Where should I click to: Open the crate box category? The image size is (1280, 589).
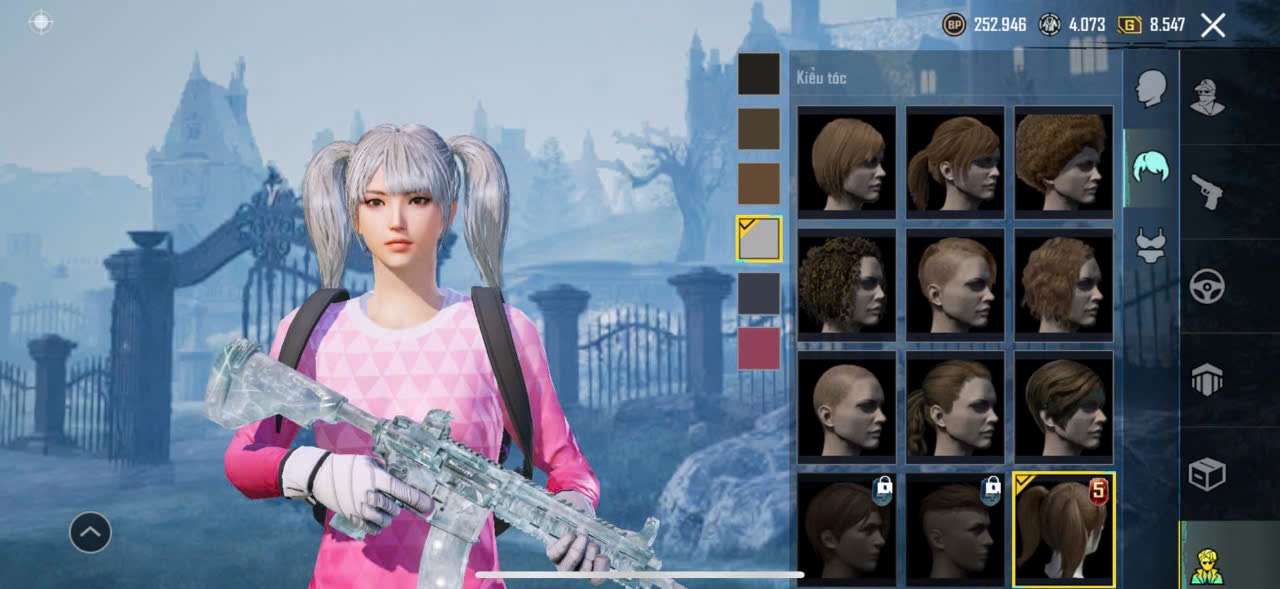point(1208,474)
